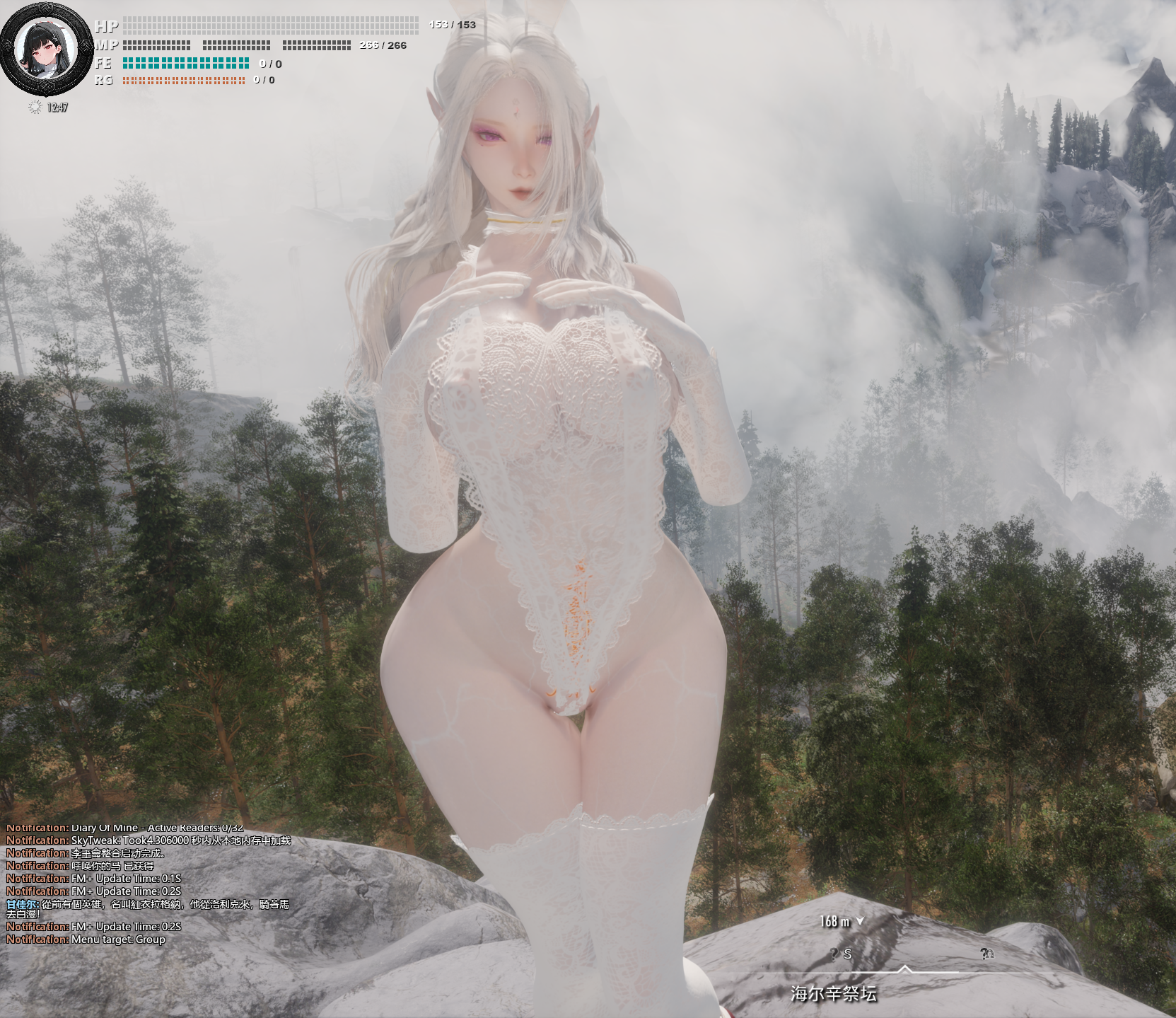Click the notification message log

(148, 884)
